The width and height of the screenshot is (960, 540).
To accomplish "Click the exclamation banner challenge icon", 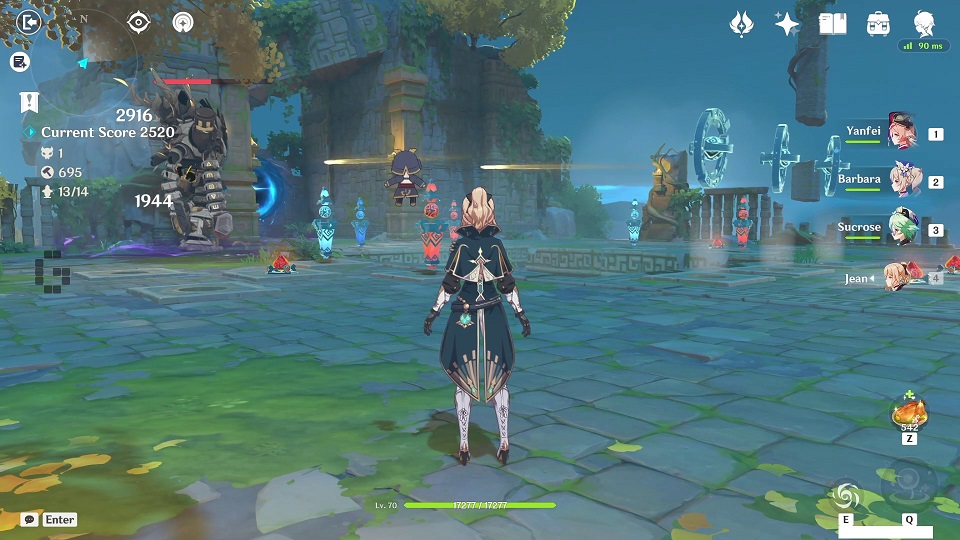I will tap(29, 102).
